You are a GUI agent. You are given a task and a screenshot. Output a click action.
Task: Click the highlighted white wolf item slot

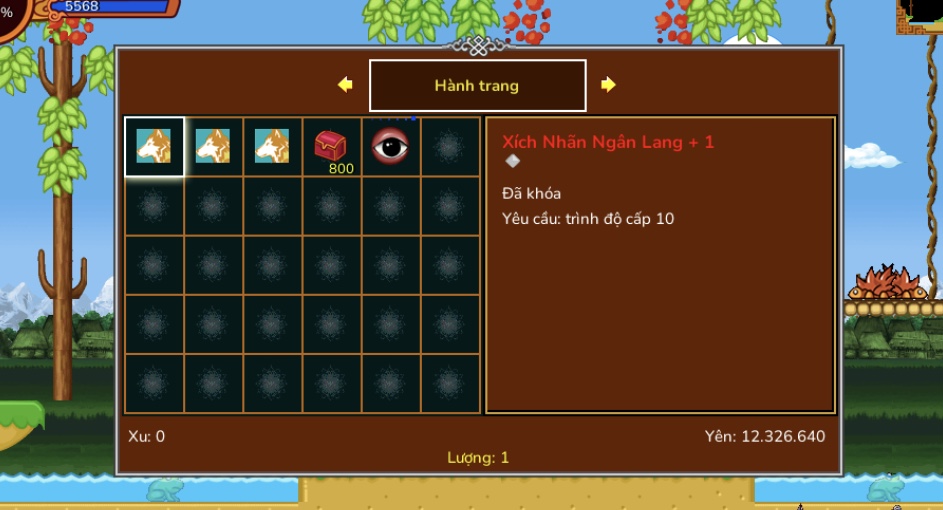pyautogui.click(x=154, y=147)
